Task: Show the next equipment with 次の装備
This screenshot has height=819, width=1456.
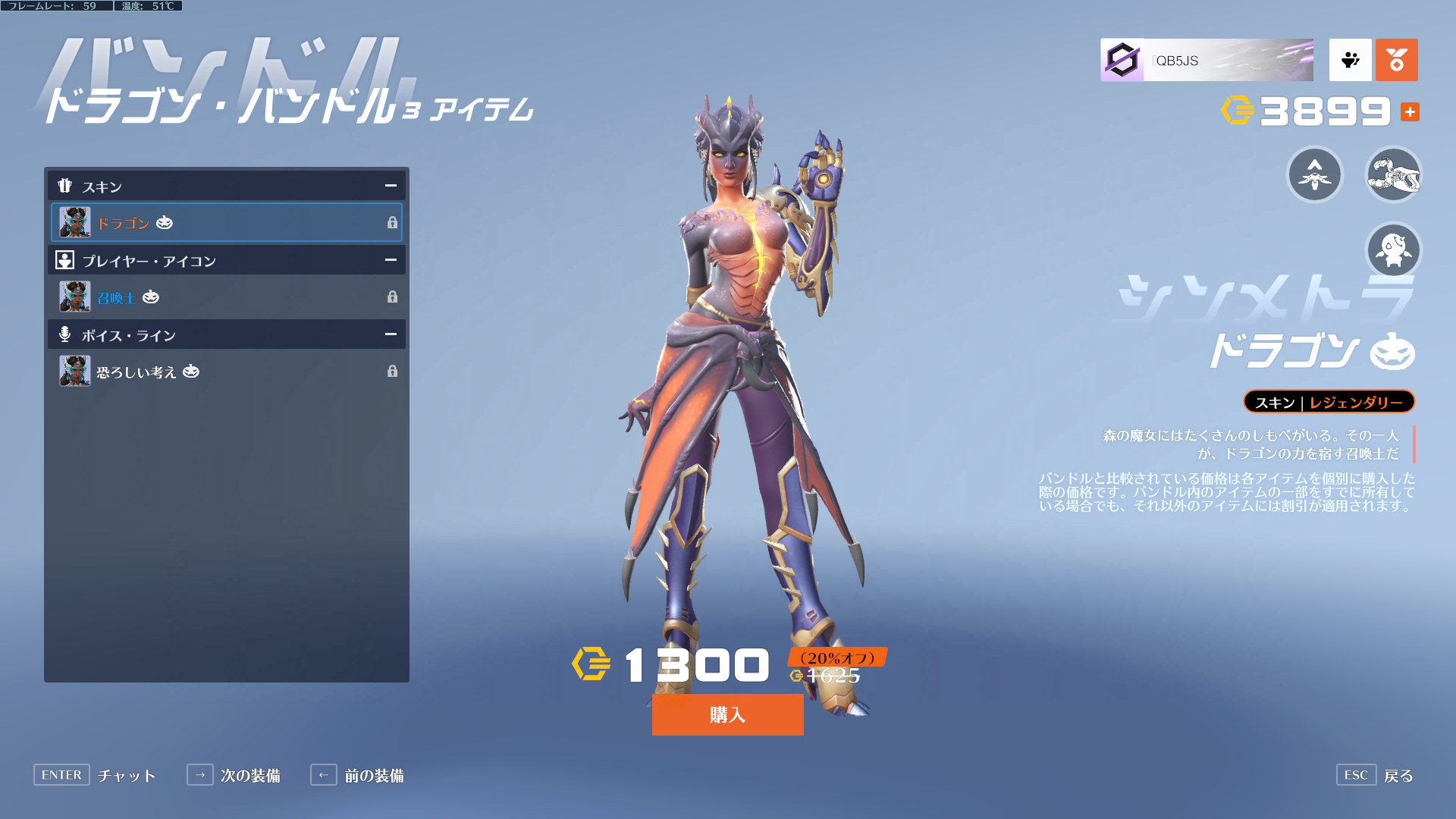Action: (x=234, y=775)
